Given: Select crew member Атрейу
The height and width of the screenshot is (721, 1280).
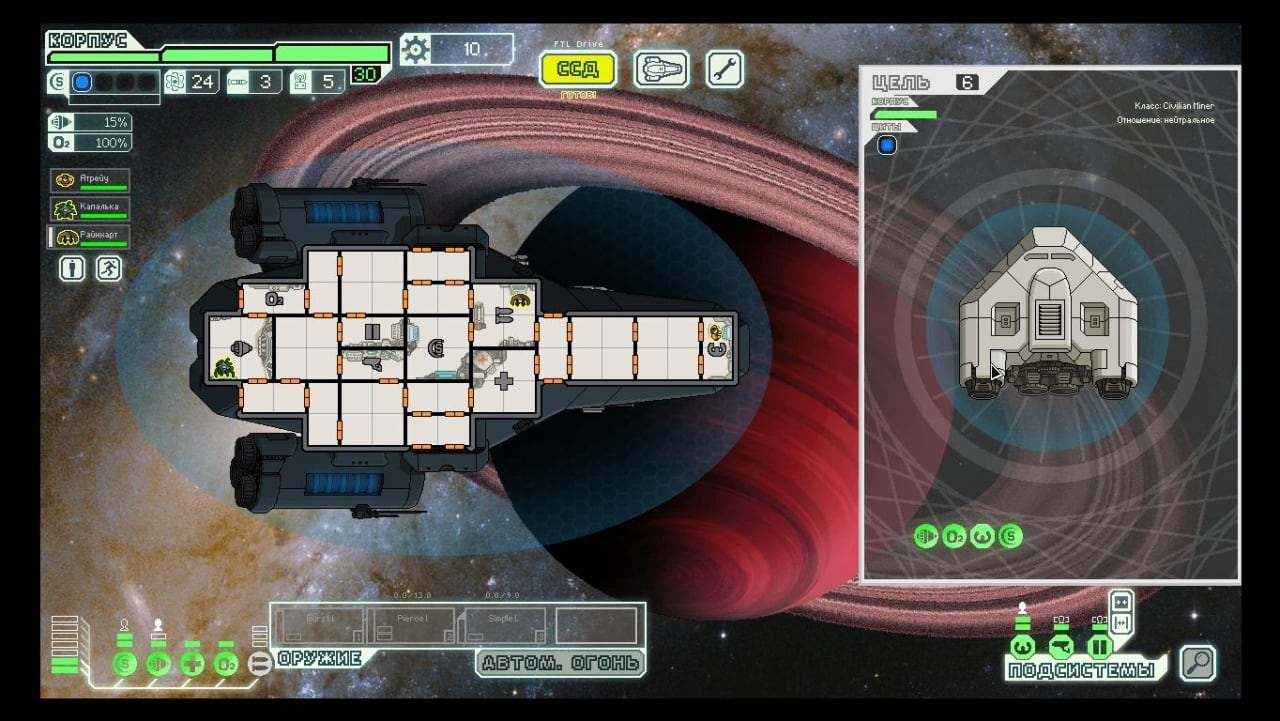Looking at the screenshot, I should pyautogui.click(x=90, y=181).
